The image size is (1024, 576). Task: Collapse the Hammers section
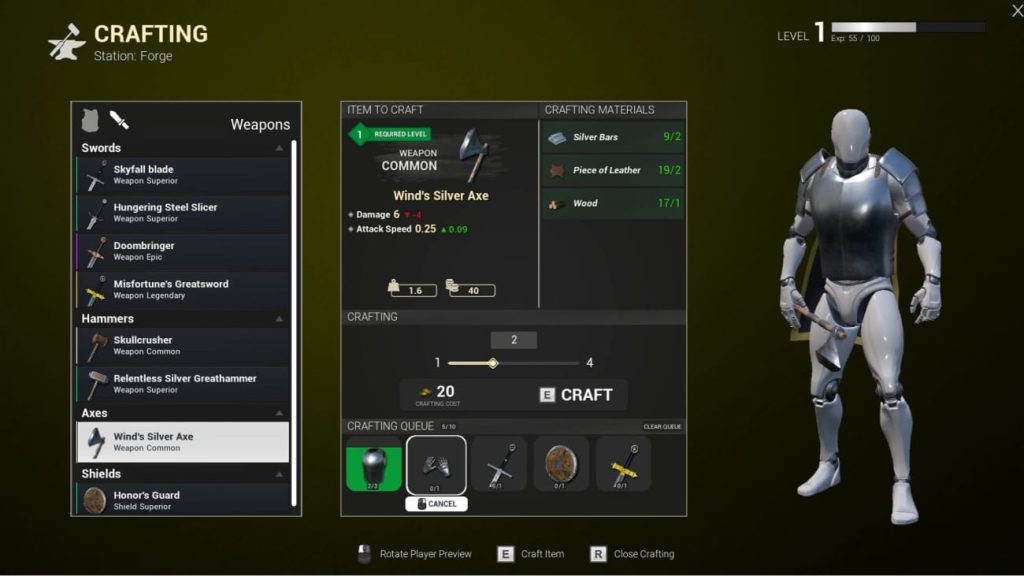point(280,319)
